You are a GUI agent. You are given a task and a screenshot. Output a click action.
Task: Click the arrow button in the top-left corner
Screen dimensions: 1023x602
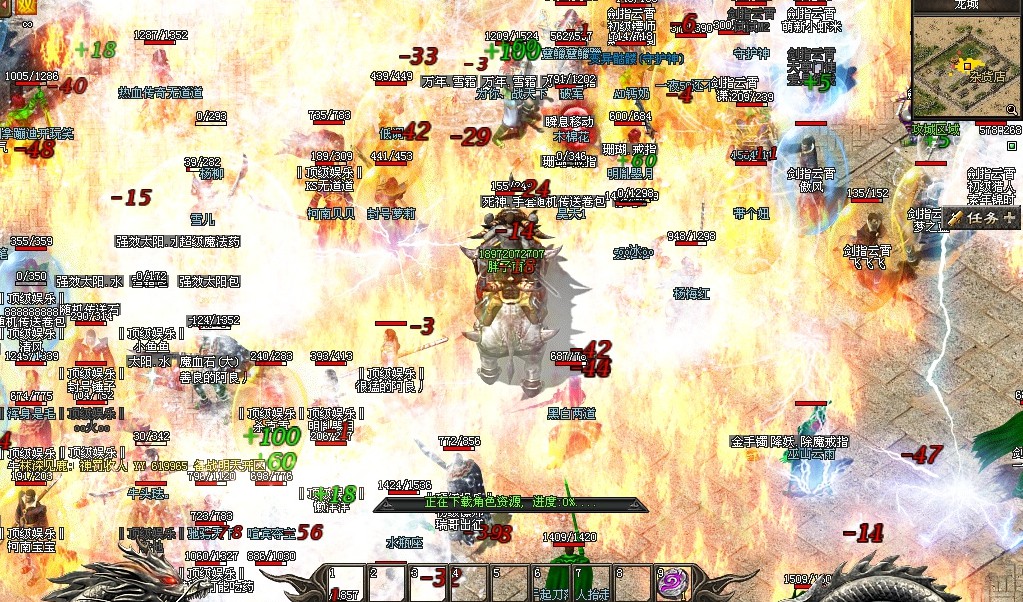pyautogui.click(x=5, y=5)
